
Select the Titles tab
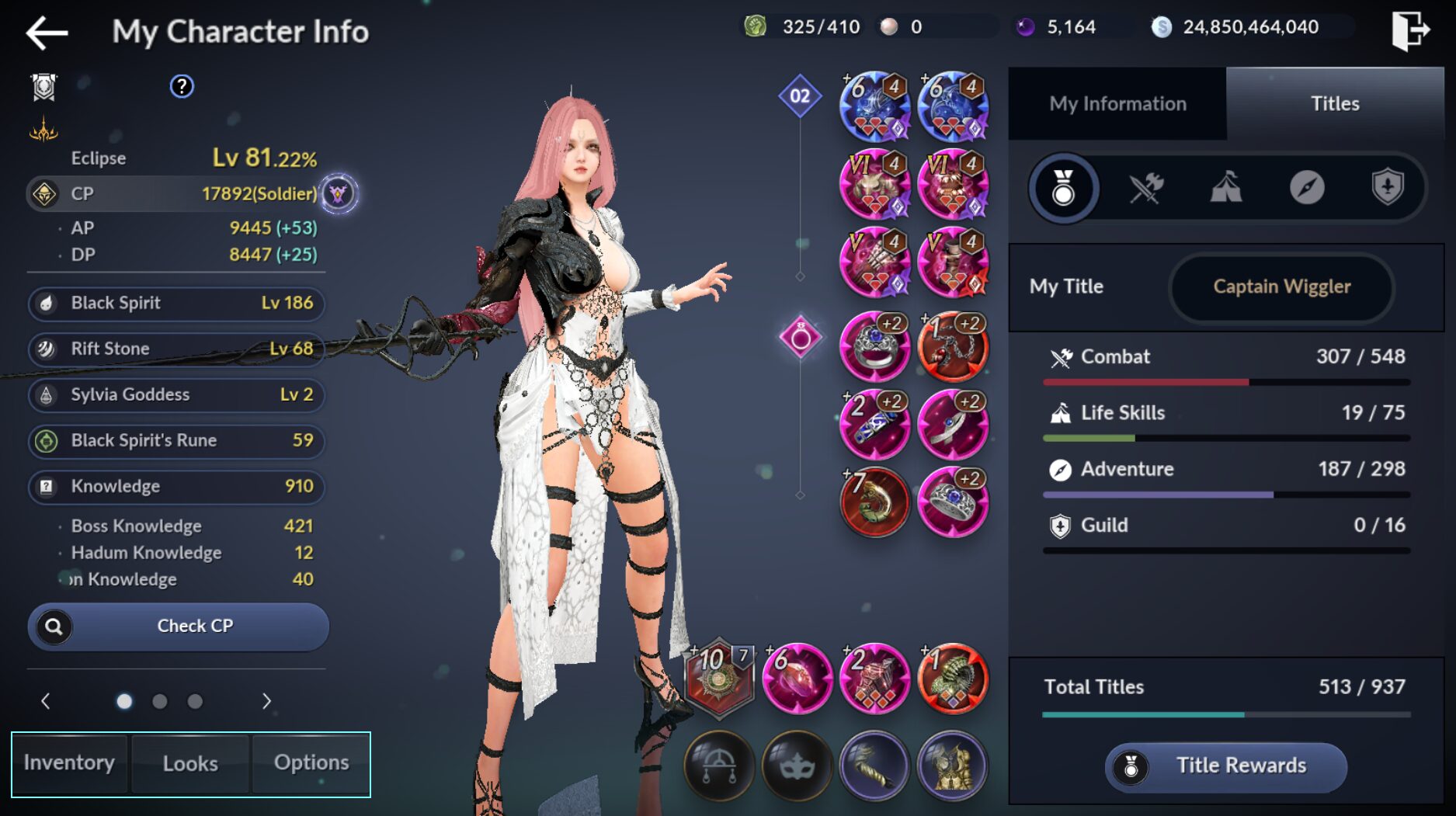[x=1335, y=104]
